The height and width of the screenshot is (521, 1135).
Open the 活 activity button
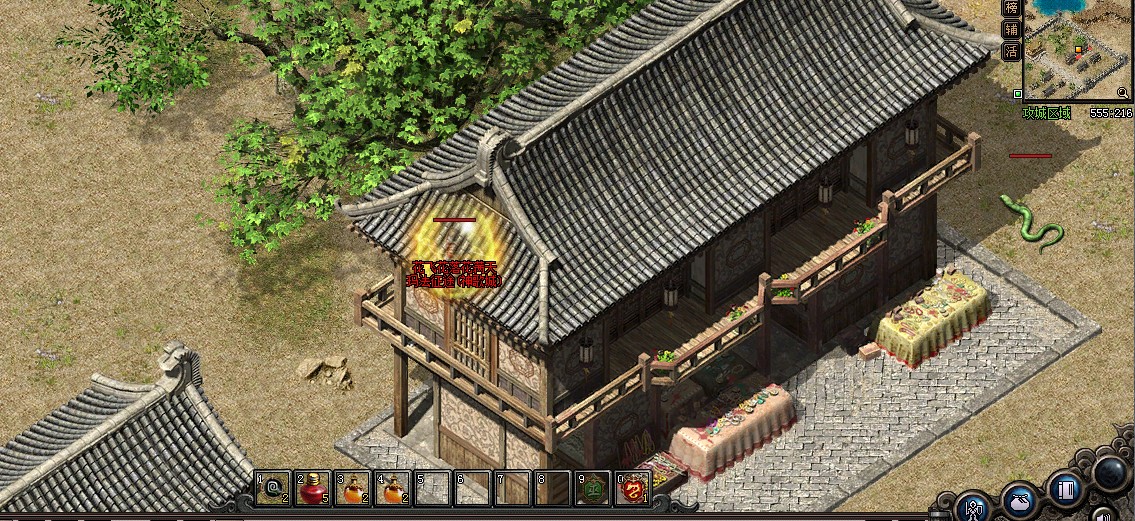(x=1012, y=52)
